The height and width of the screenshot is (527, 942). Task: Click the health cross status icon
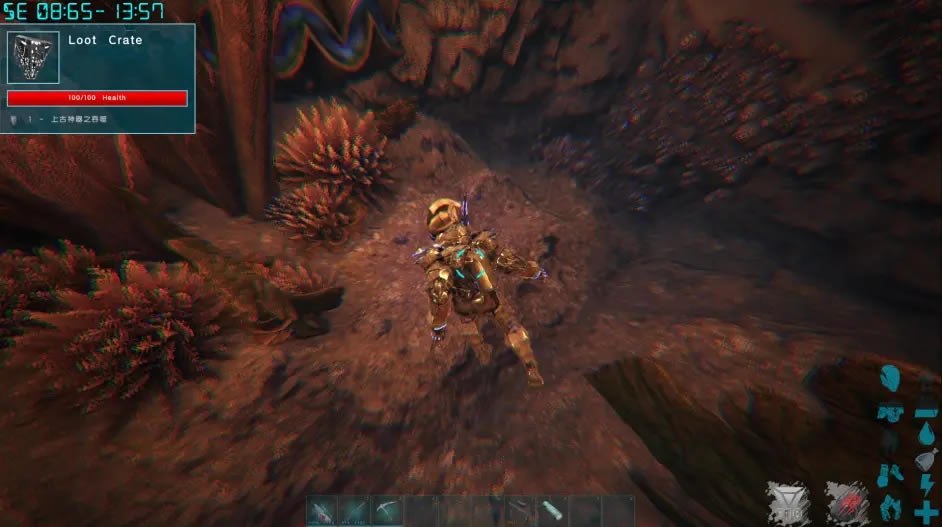(925, 511)
